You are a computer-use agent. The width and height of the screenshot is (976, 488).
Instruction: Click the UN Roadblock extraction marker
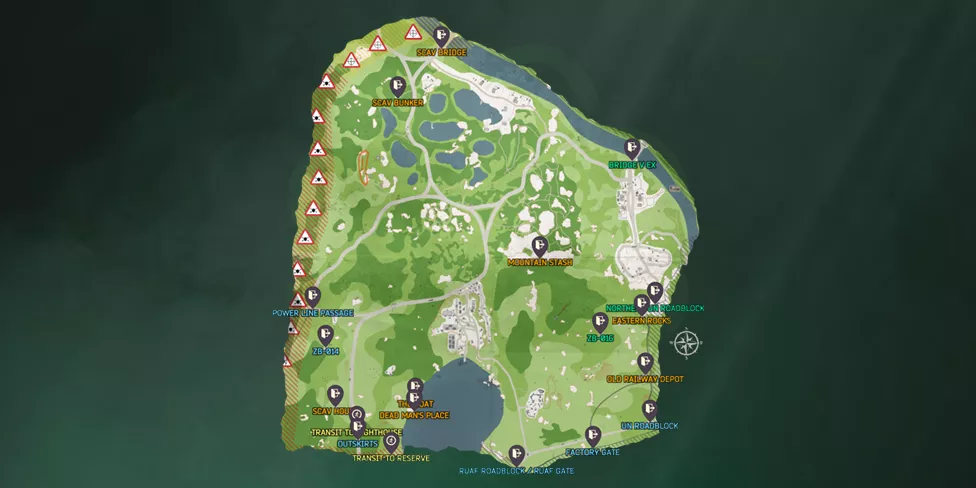(x=650, y=409)
